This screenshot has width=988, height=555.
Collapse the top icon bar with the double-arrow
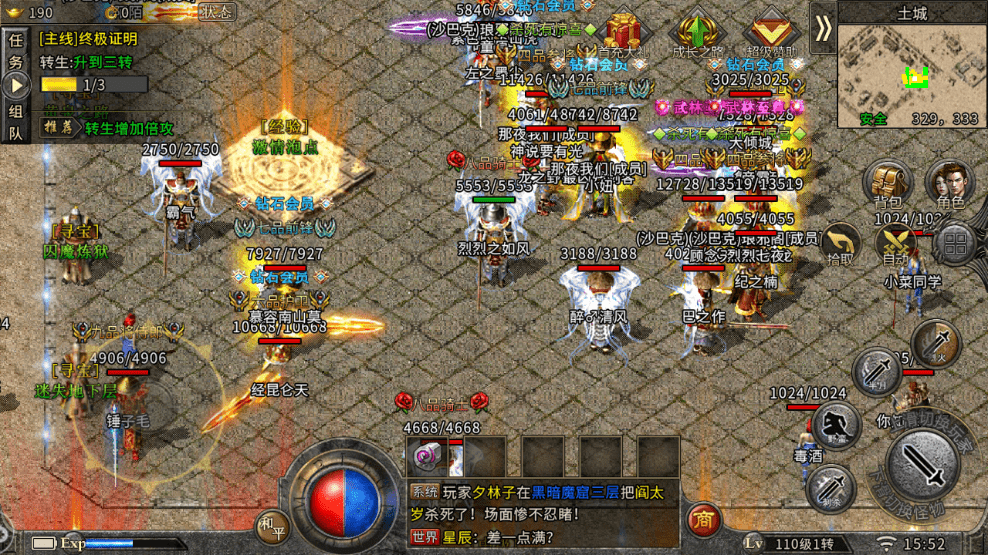[x=822, y=28]
